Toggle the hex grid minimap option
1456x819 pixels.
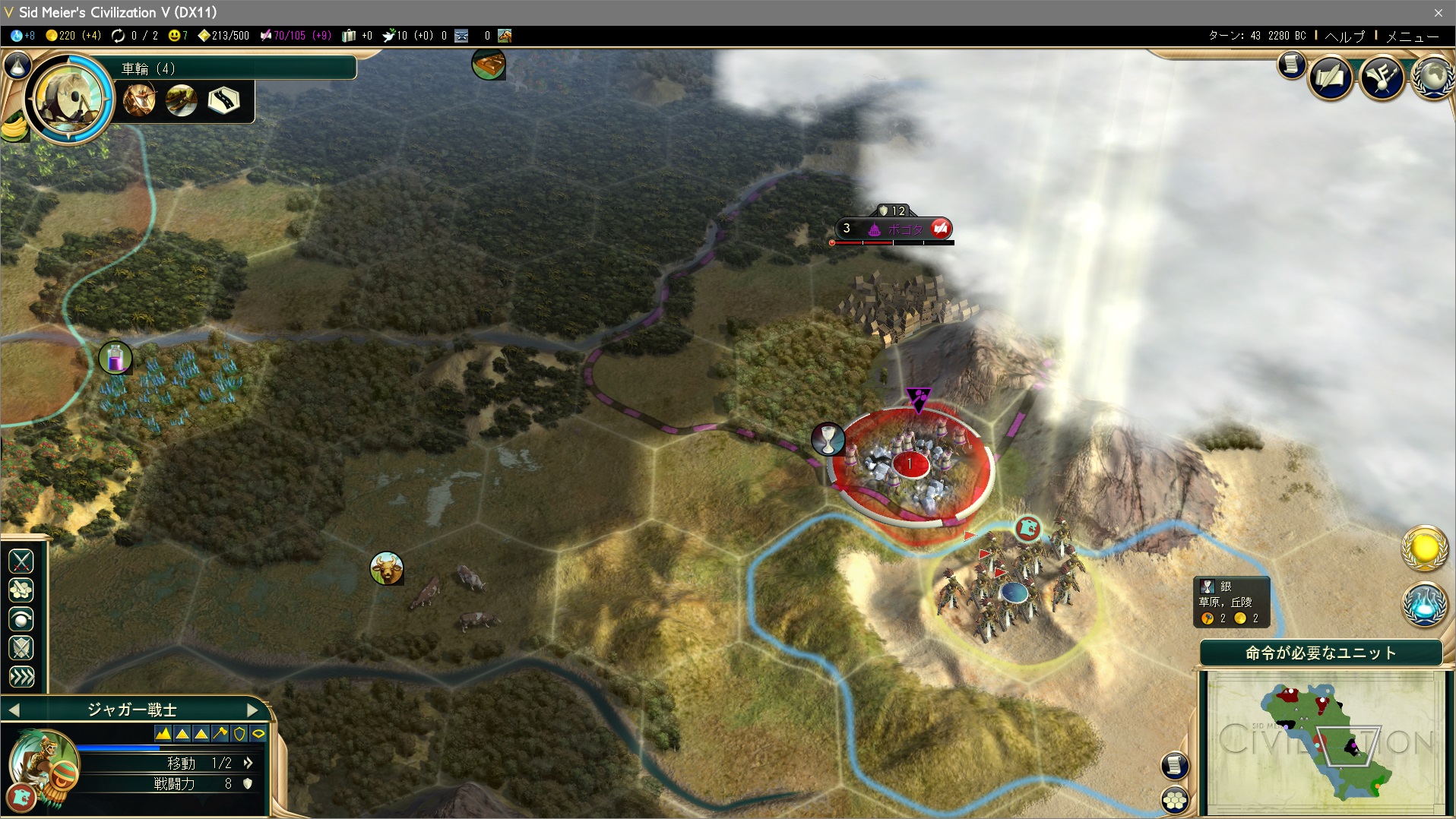[x=1175, y=799]
